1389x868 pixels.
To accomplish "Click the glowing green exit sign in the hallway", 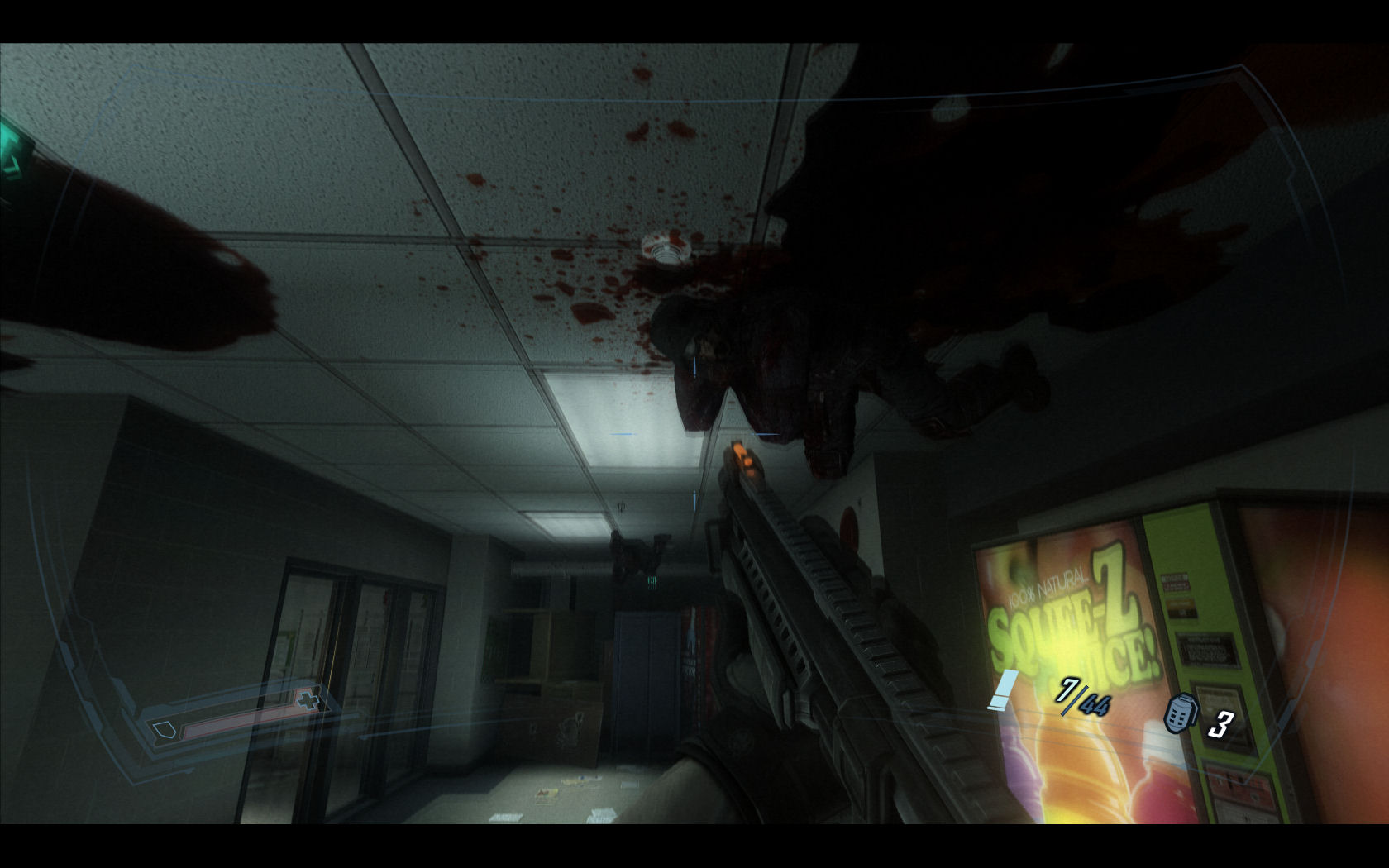I will click(x=653, y=582).
